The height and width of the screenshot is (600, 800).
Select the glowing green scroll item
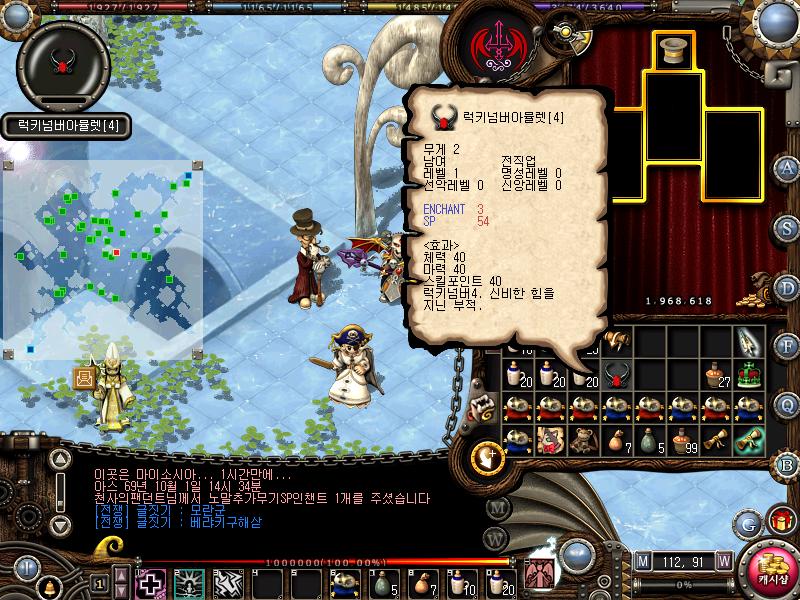pyautogui.click(x=749, y=440)
